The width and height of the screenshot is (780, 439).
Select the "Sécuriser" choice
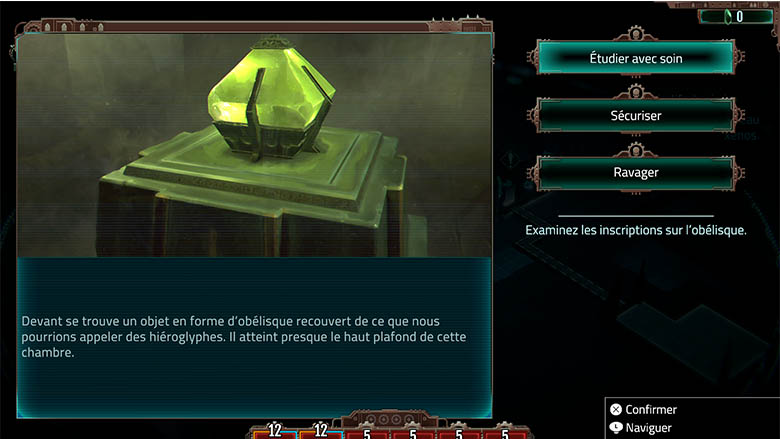636,115
